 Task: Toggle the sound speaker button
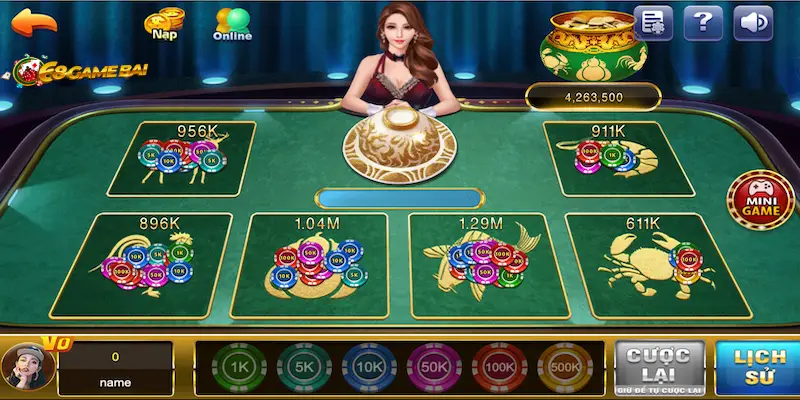(x=754, y=22)
